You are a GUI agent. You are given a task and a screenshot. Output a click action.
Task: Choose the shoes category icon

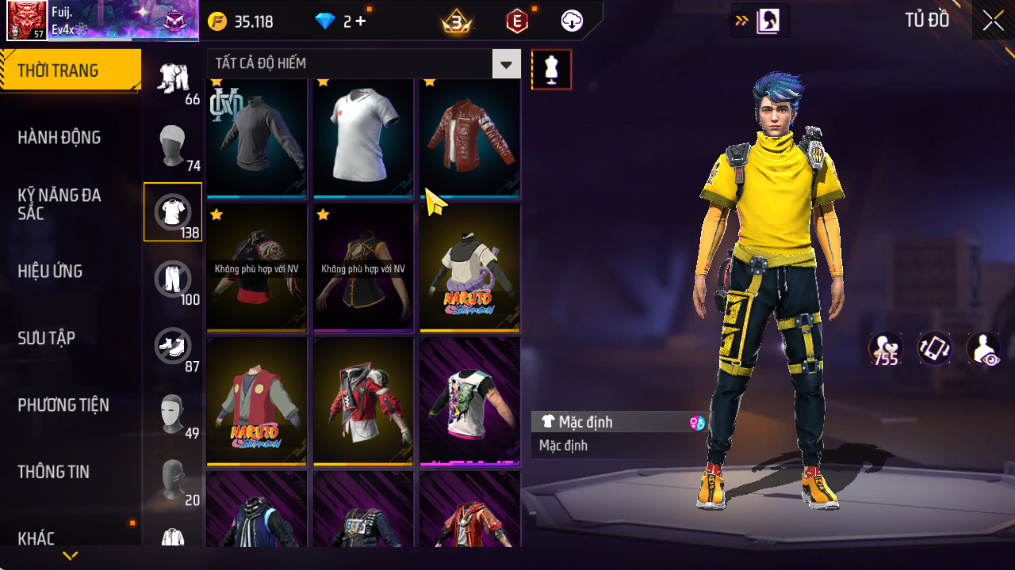coord(173,346)
